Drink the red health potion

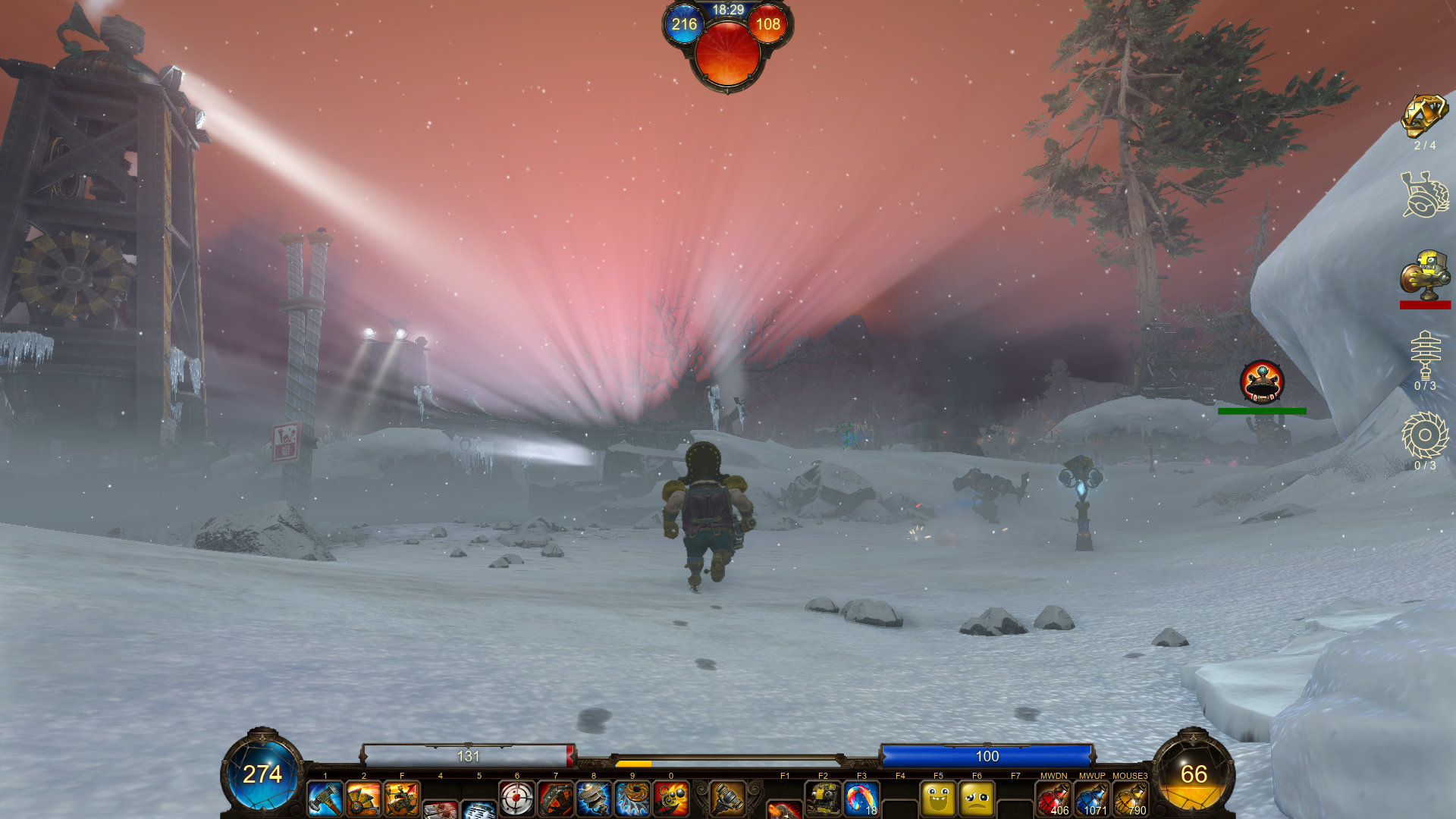tap(1053, 799)
